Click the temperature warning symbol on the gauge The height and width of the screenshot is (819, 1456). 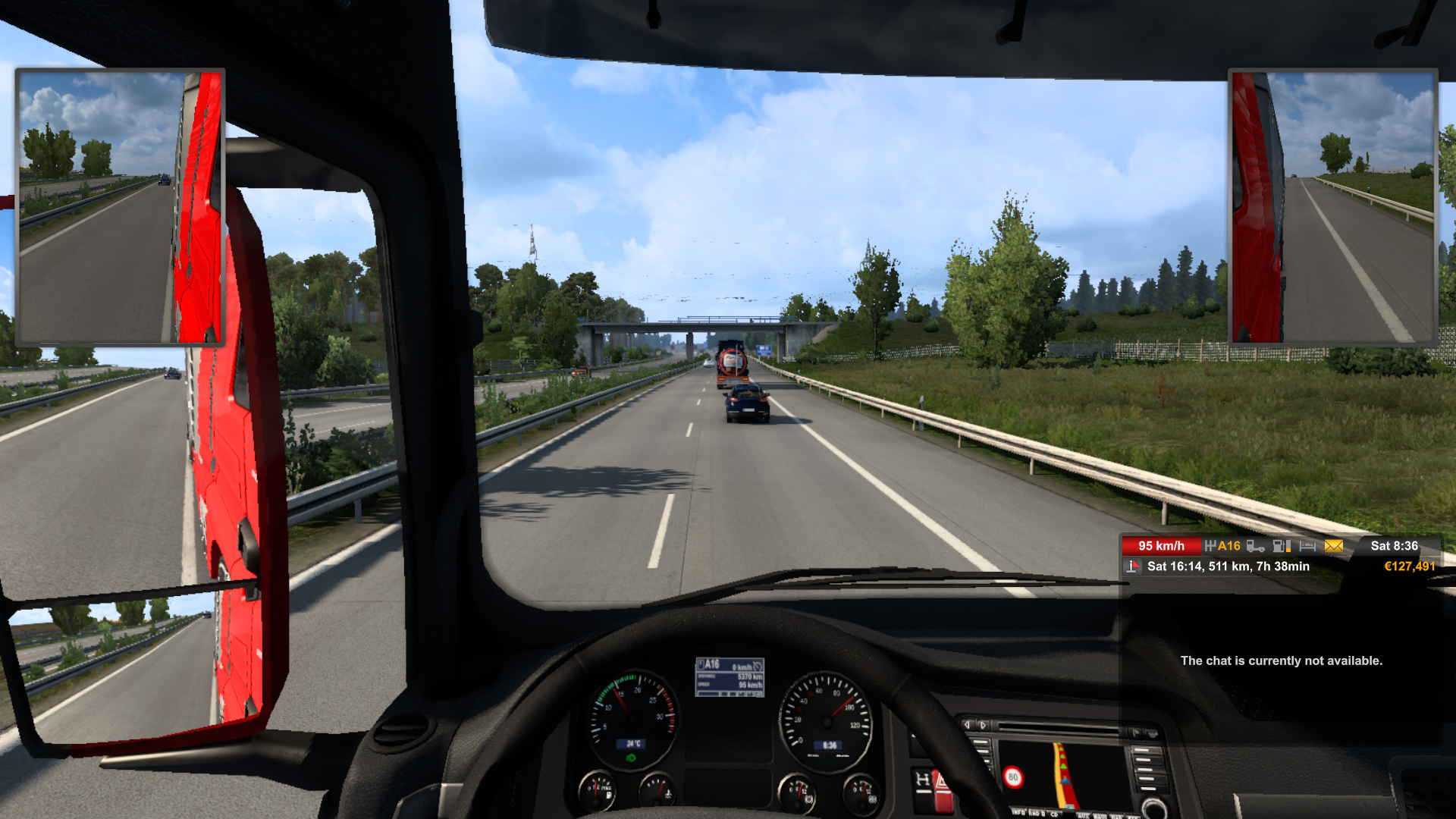668,794
